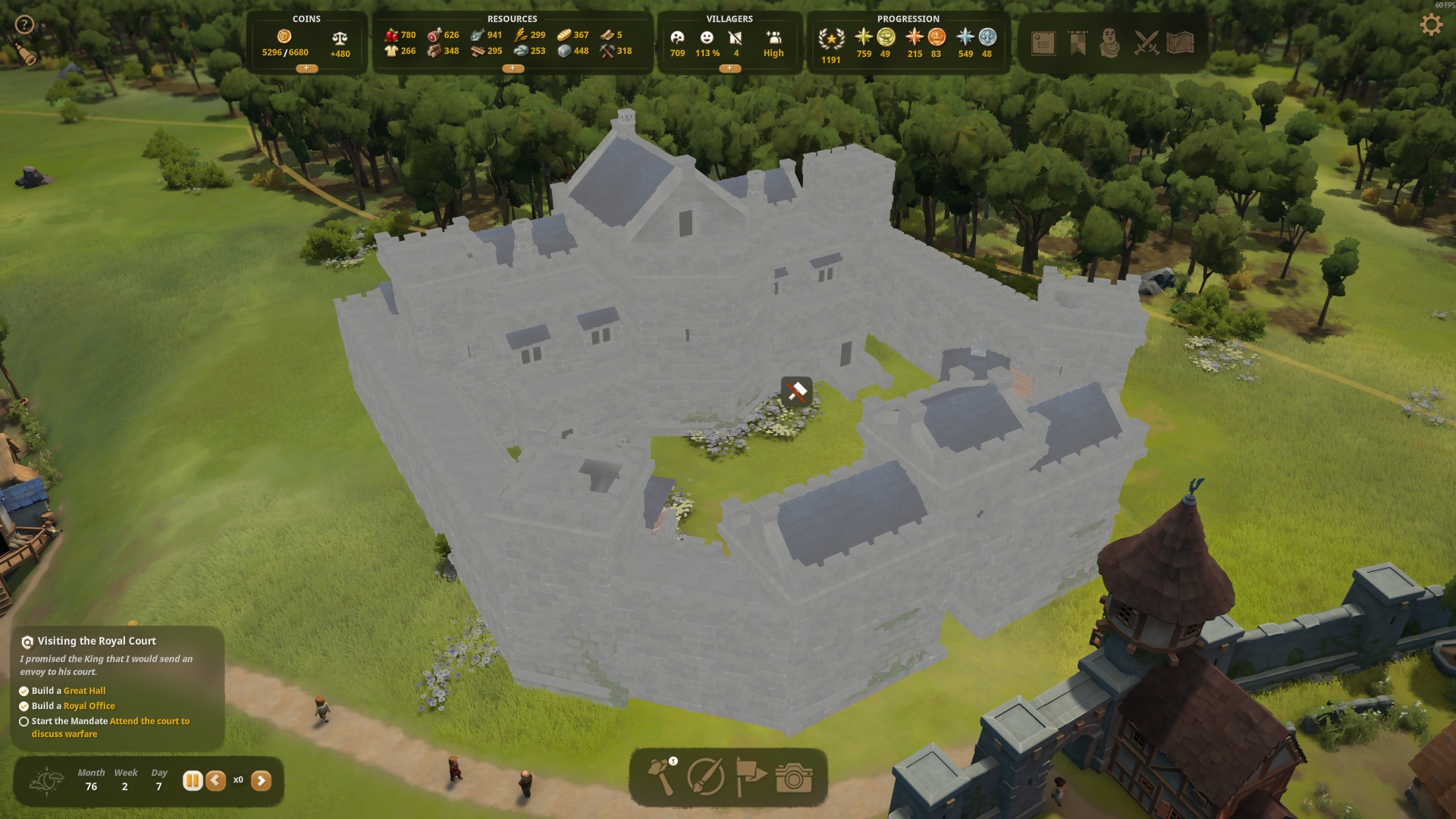Viewport: 1456px width, 819px height.
Task: Expand the Coins panel
Action: pos(306,68)
